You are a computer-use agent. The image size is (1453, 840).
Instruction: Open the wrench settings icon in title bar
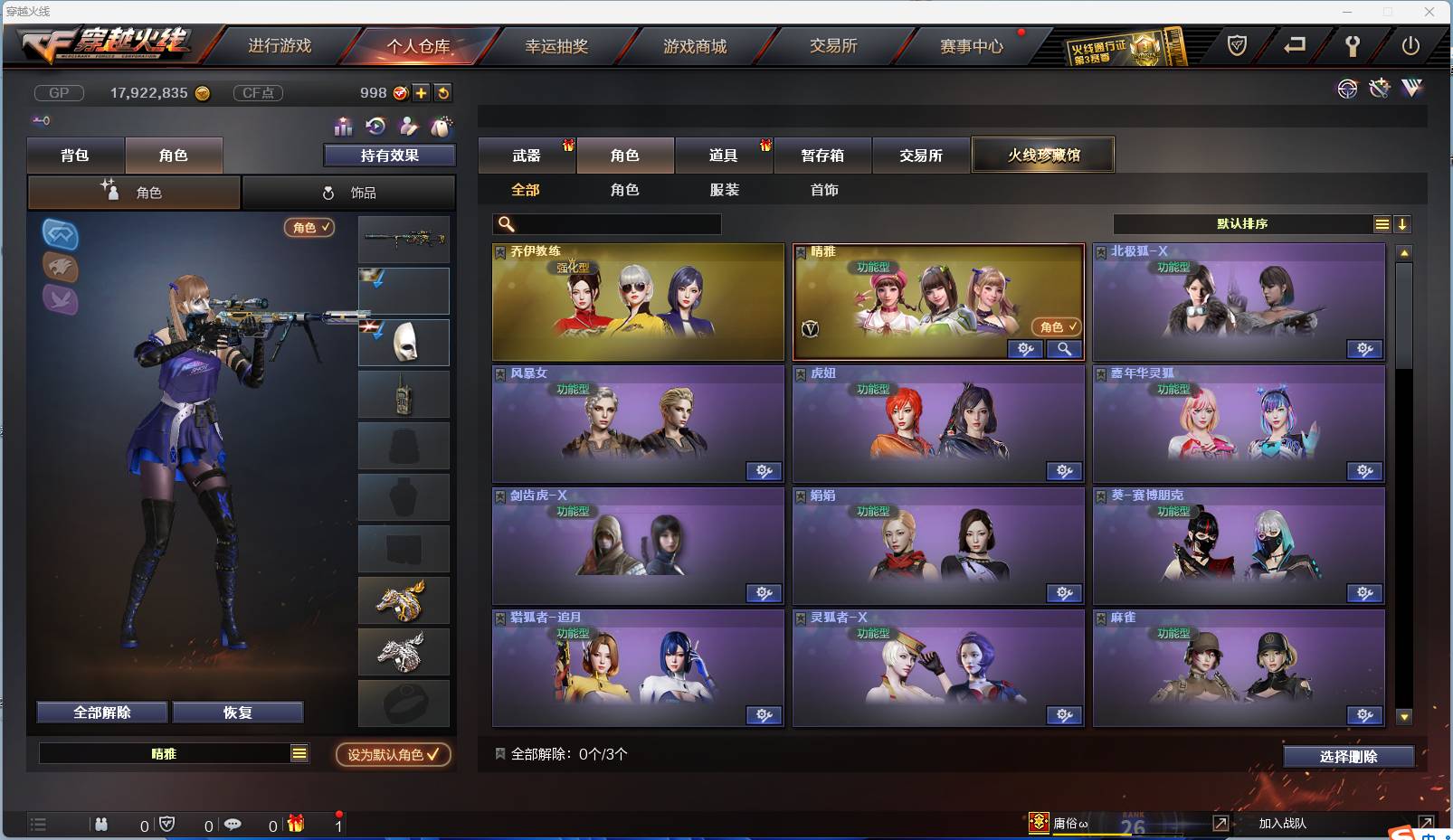[x=1352, y=45]
